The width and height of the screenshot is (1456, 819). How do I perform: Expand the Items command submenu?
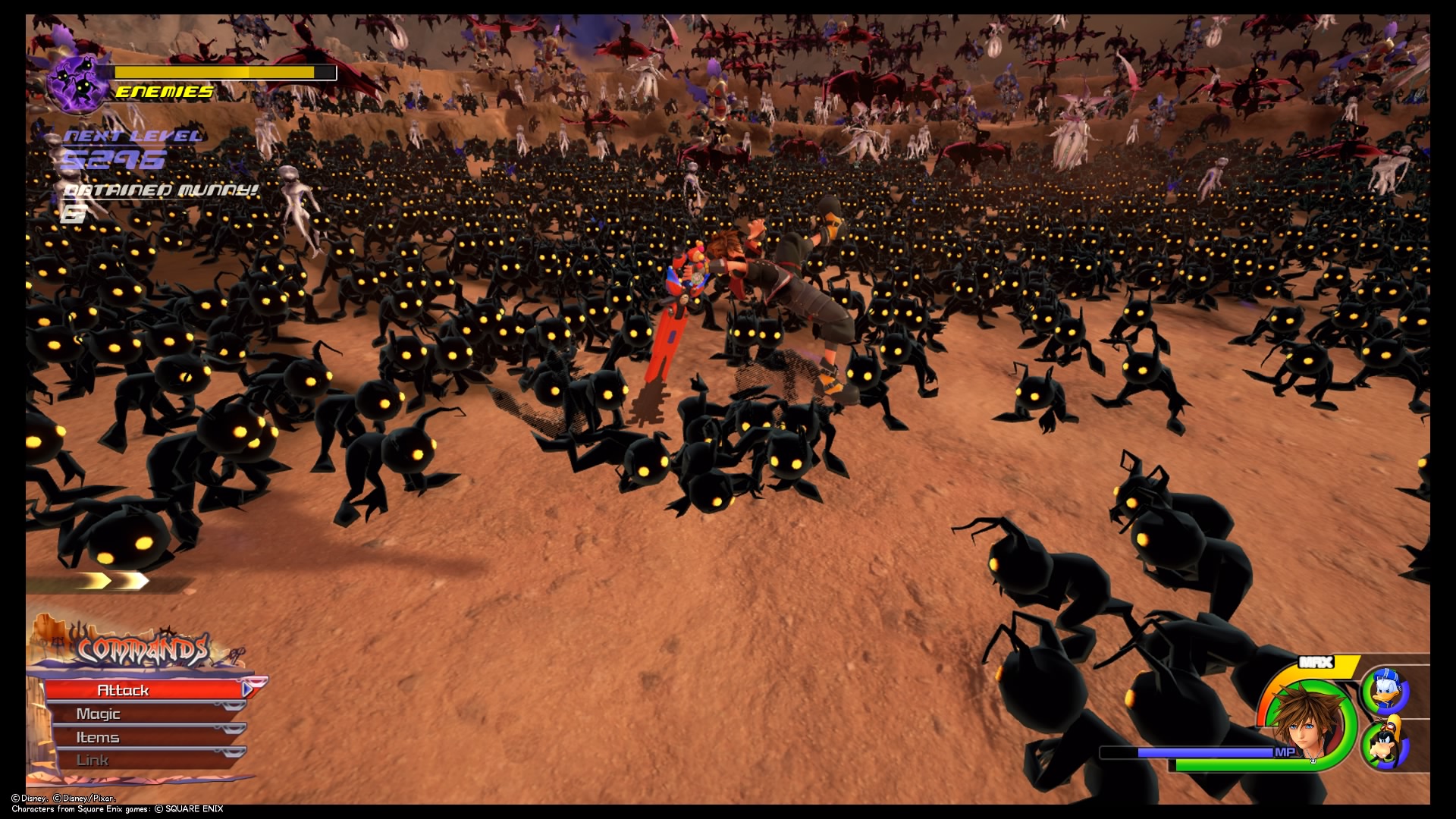(x=98, y=736)
